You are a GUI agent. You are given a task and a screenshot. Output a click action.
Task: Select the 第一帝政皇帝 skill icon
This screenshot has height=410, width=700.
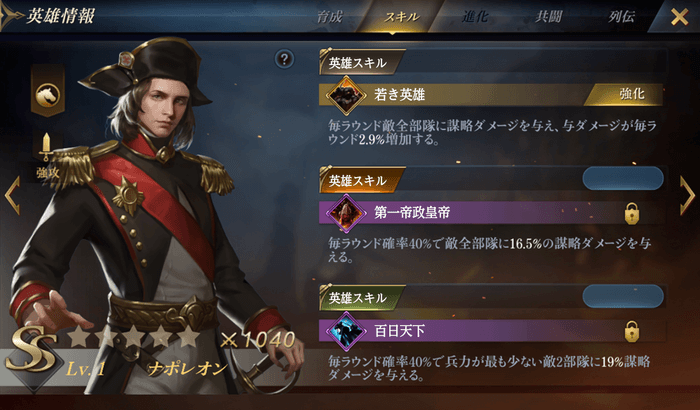pos(345,212)
